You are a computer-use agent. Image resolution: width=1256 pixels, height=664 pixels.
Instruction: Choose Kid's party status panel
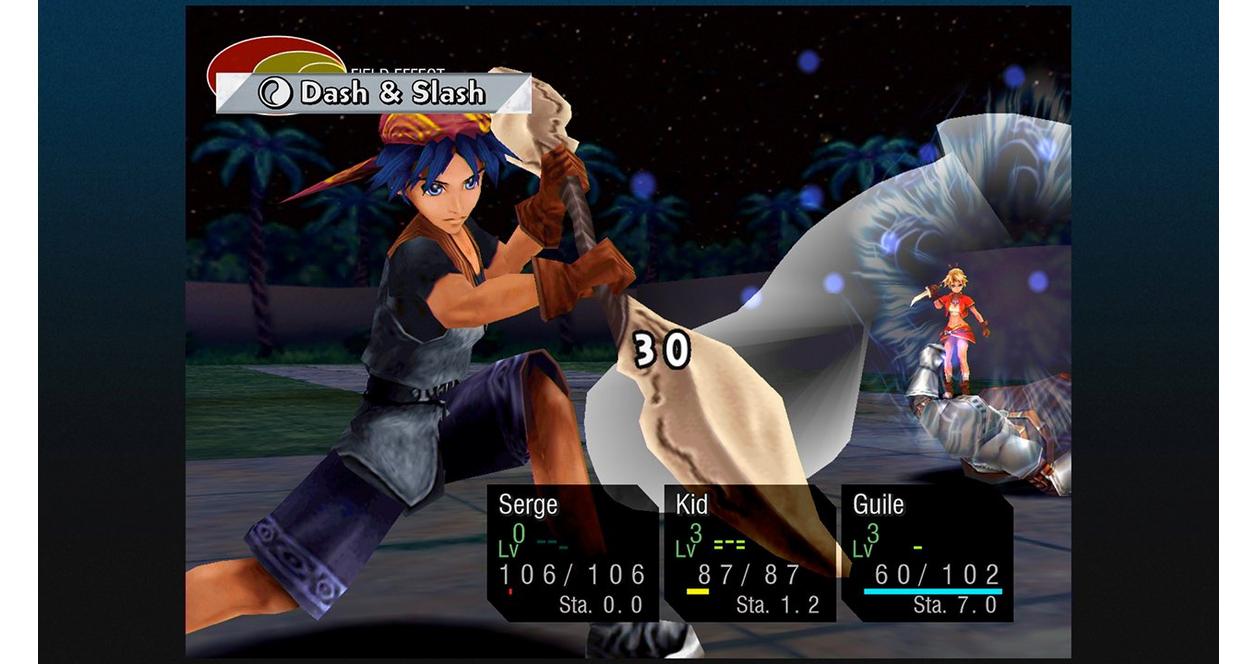(749, 553)
